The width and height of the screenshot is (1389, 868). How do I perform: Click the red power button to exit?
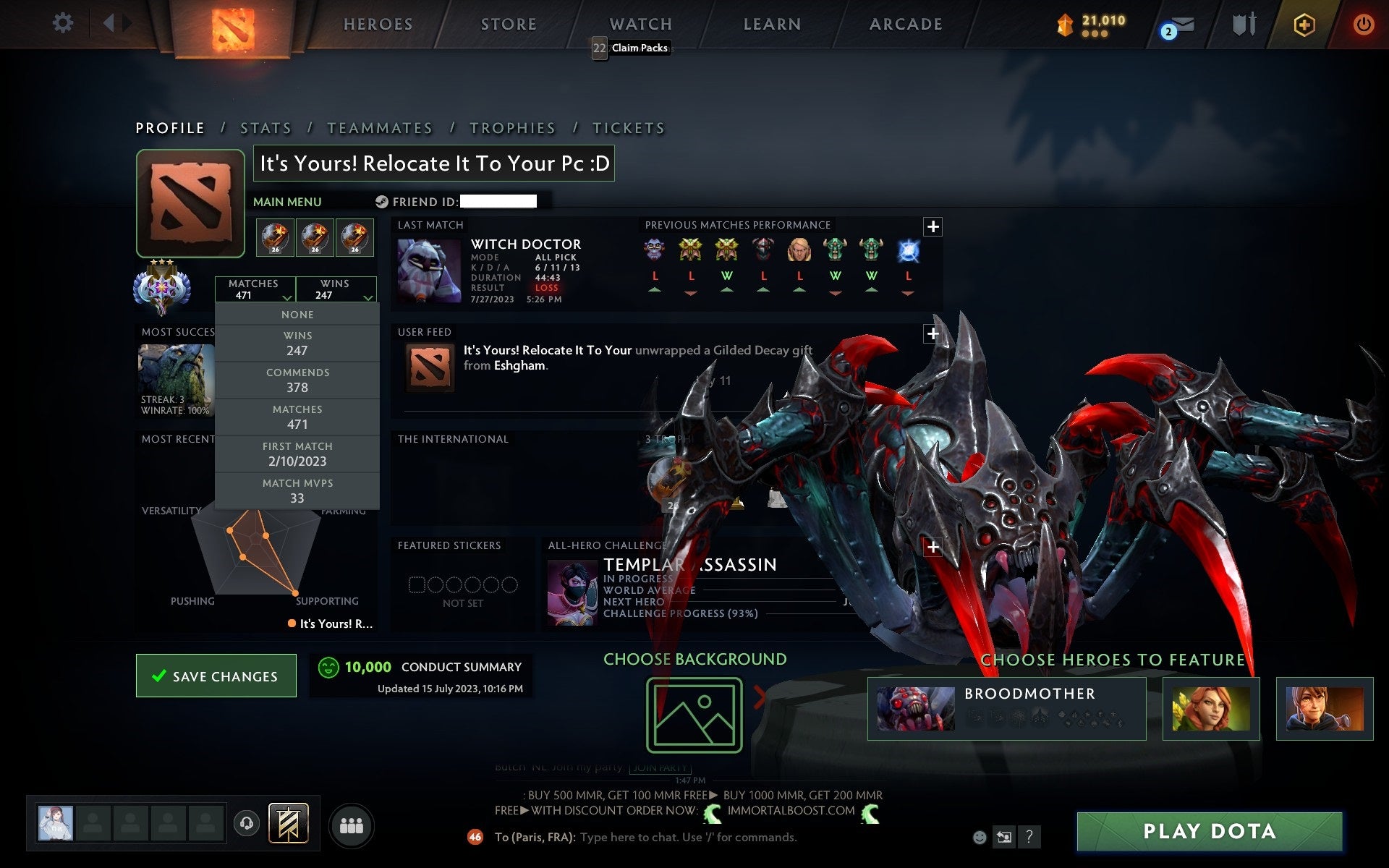click(1364, 23)
